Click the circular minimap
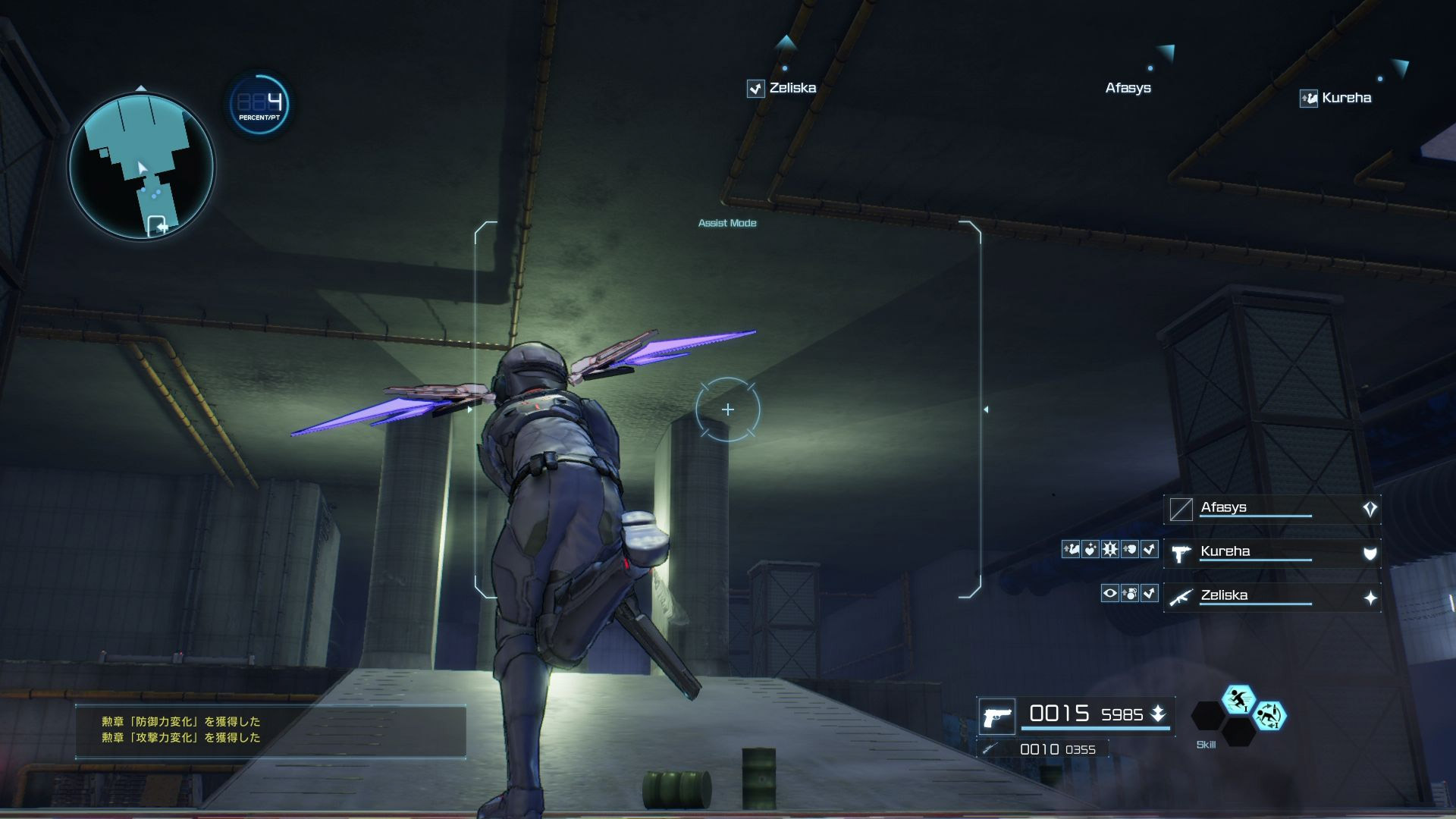This screenshot has width=1456, height=819. coord(142,166)
